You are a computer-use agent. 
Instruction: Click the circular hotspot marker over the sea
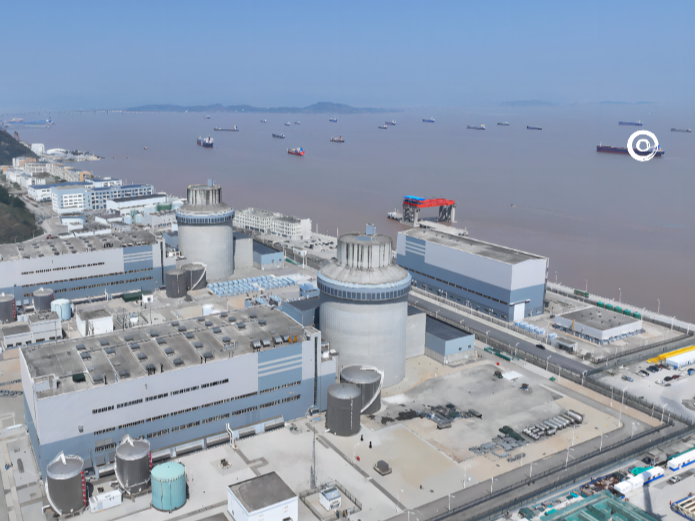[x=643, y=145]
